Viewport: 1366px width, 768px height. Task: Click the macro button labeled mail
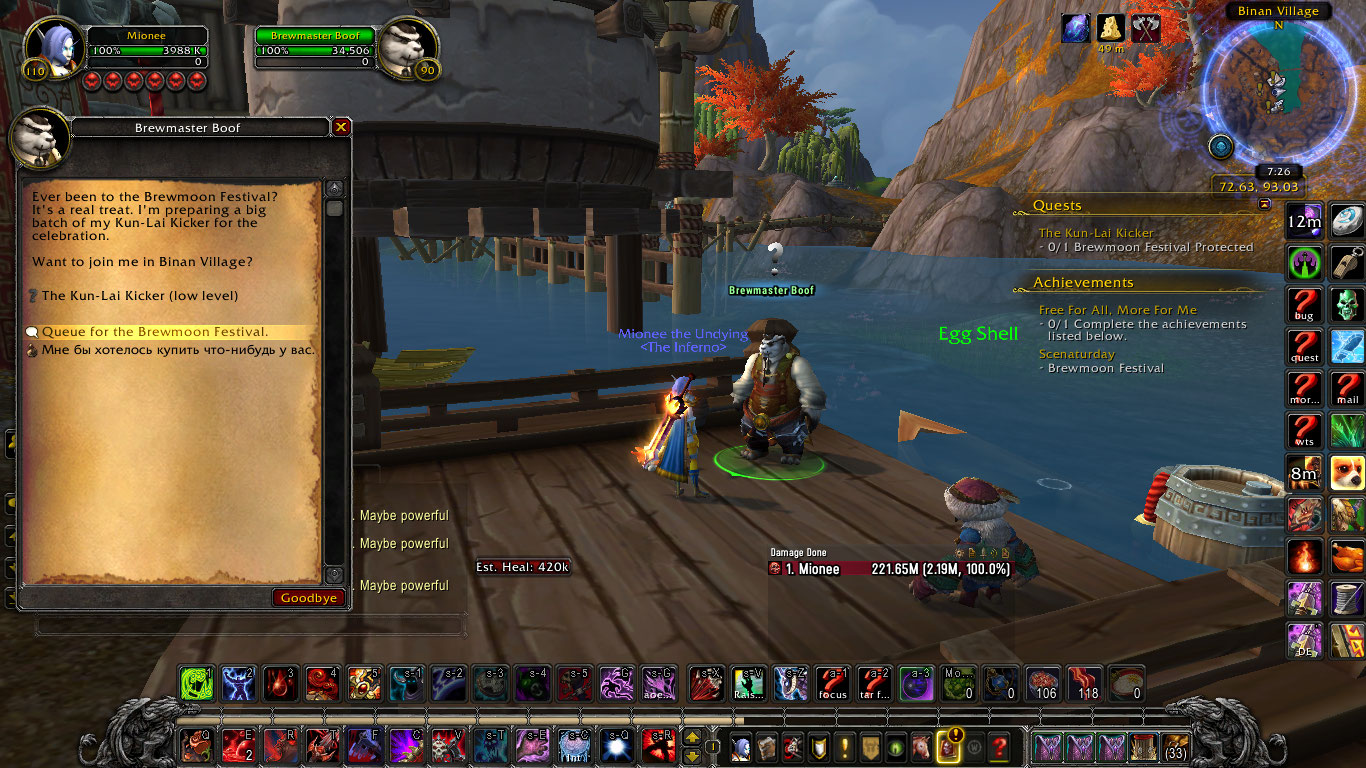[1347, 389]
